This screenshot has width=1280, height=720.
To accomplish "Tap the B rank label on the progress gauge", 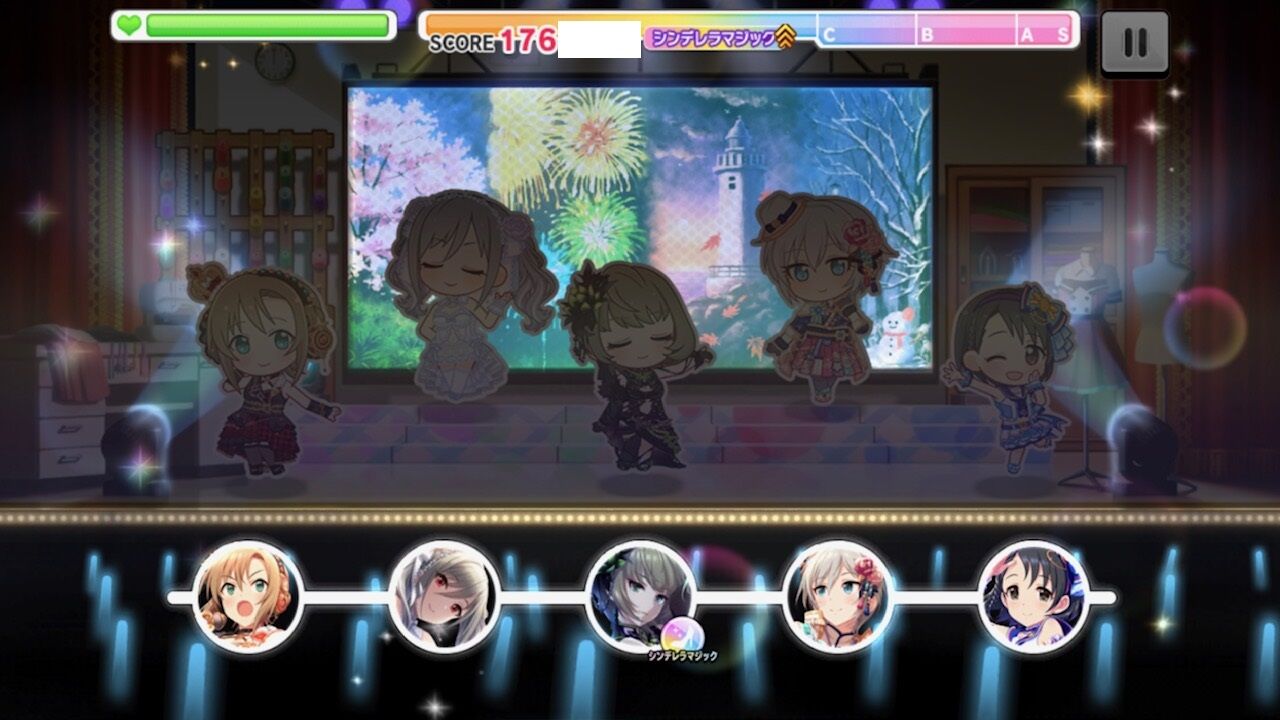I will coord(925,35).
